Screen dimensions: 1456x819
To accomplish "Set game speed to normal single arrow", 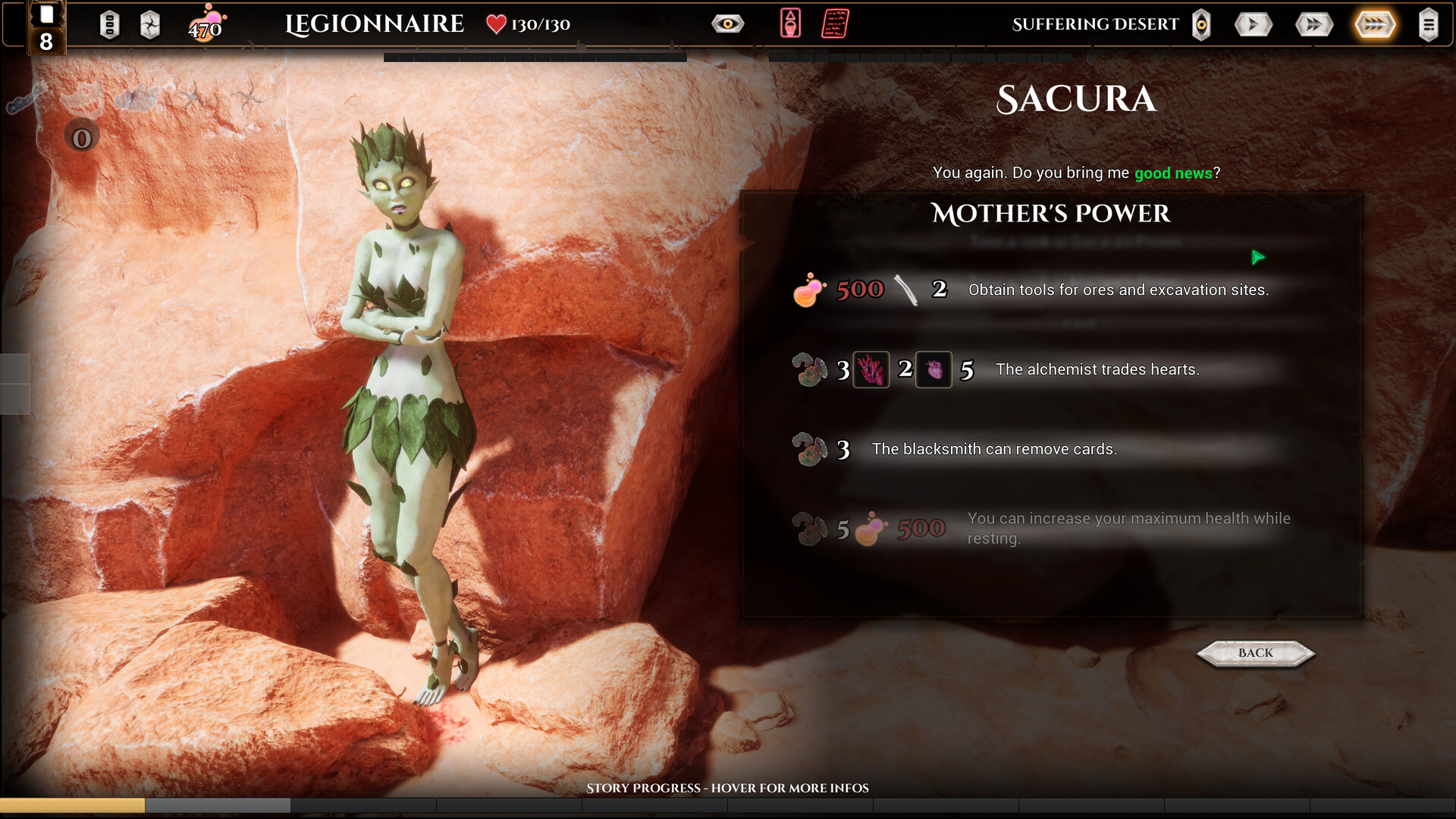I will tap(1253, 24).
